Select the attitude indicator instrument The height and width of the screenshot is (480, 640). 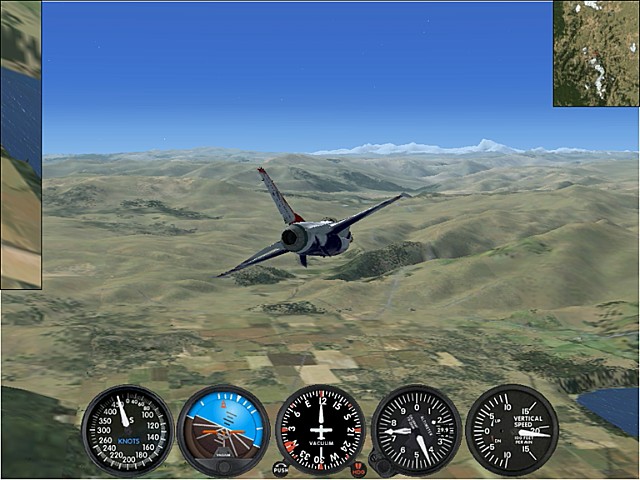coord(223,430)
